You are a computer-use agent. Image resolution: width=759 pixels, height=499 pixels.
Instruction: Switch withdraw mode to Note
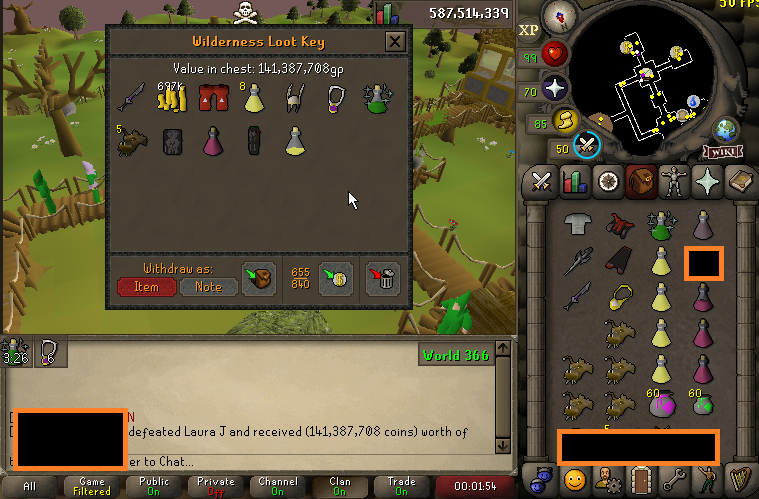208,286
